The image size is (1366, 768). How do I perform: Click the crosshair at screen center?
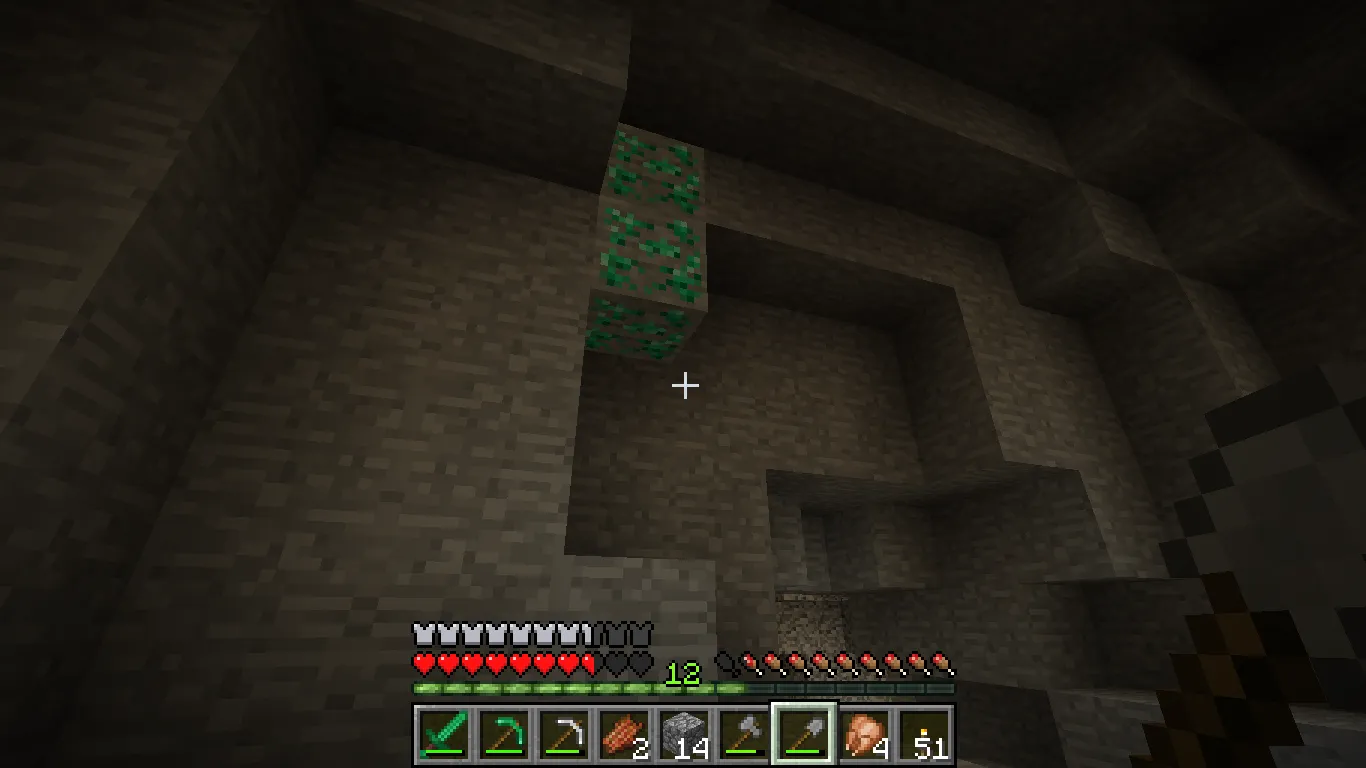tap(686, 384)
